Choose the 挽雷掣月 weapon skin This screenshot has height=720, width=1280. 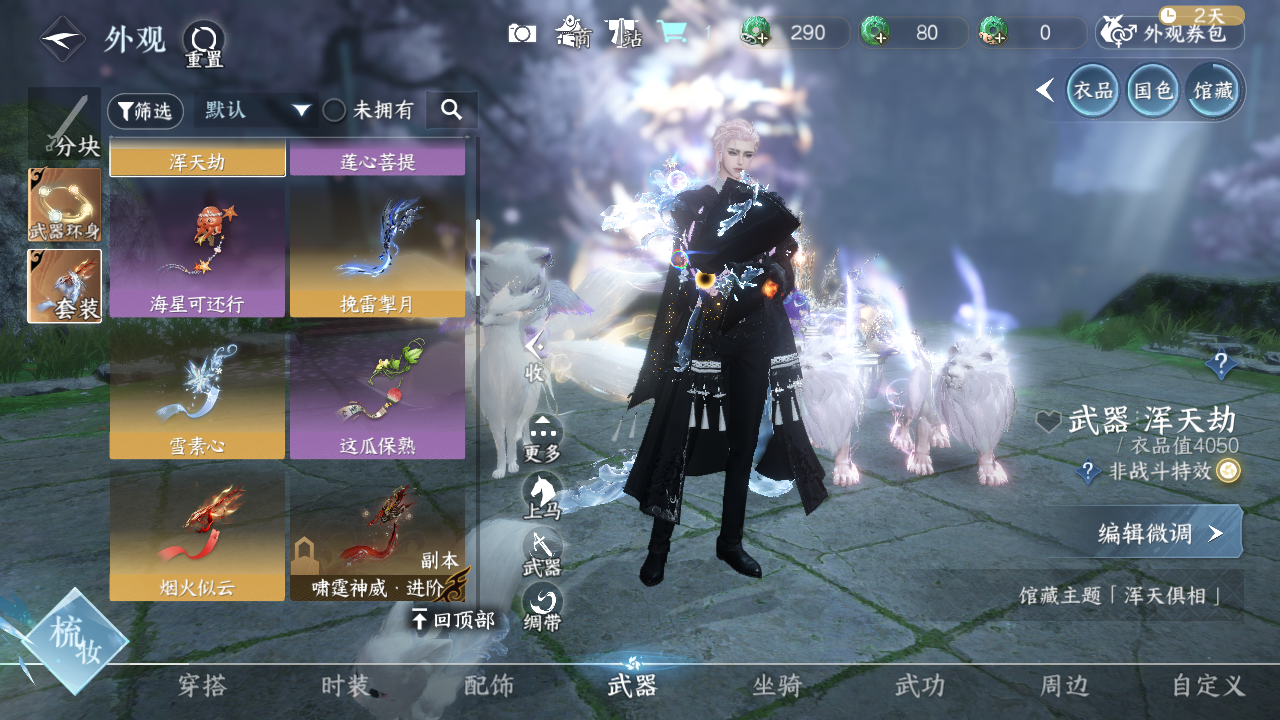point(377,252)
